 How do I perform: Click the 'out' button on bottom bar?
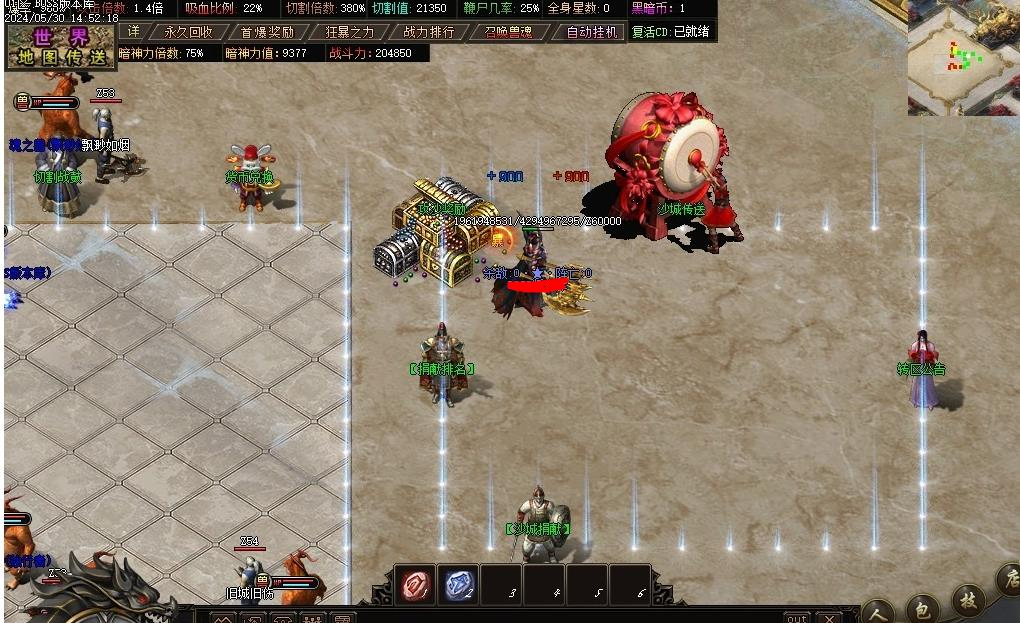796,617
